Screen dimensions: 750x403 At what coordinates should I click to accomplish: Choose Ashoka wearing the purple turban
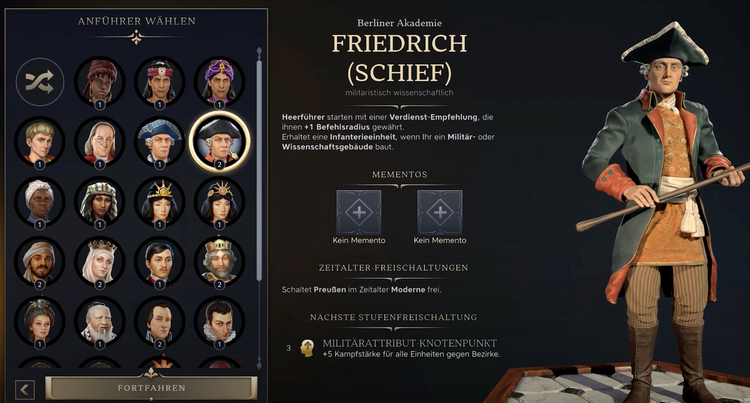coord(219,82)
